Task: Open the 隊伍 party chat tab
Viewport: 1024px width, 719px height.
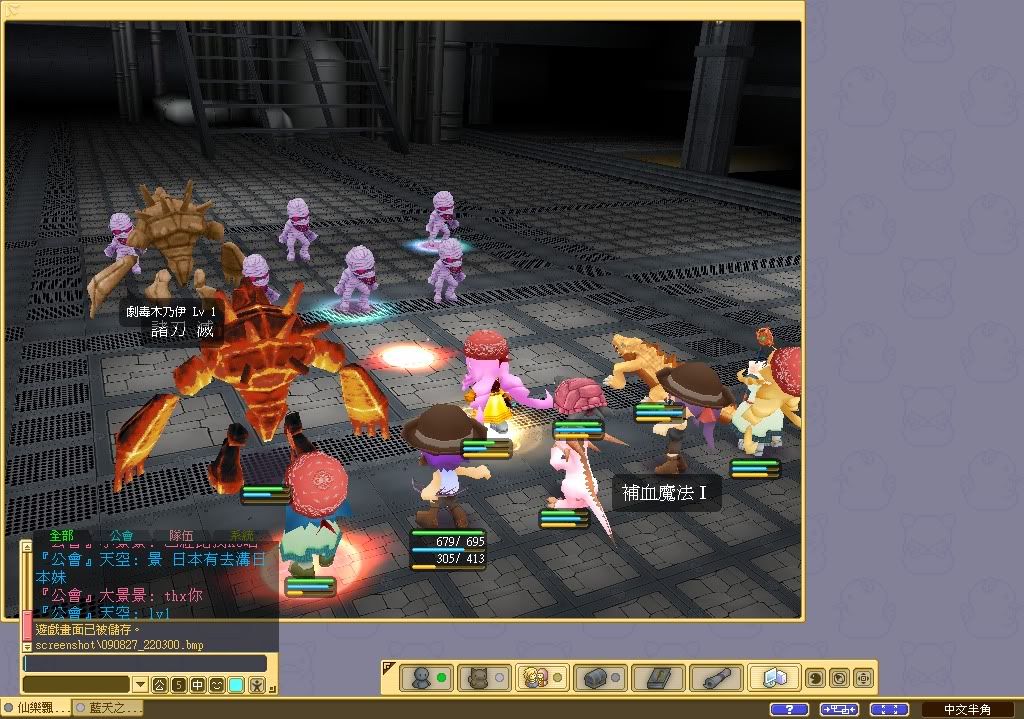Action: coord(181,536)
